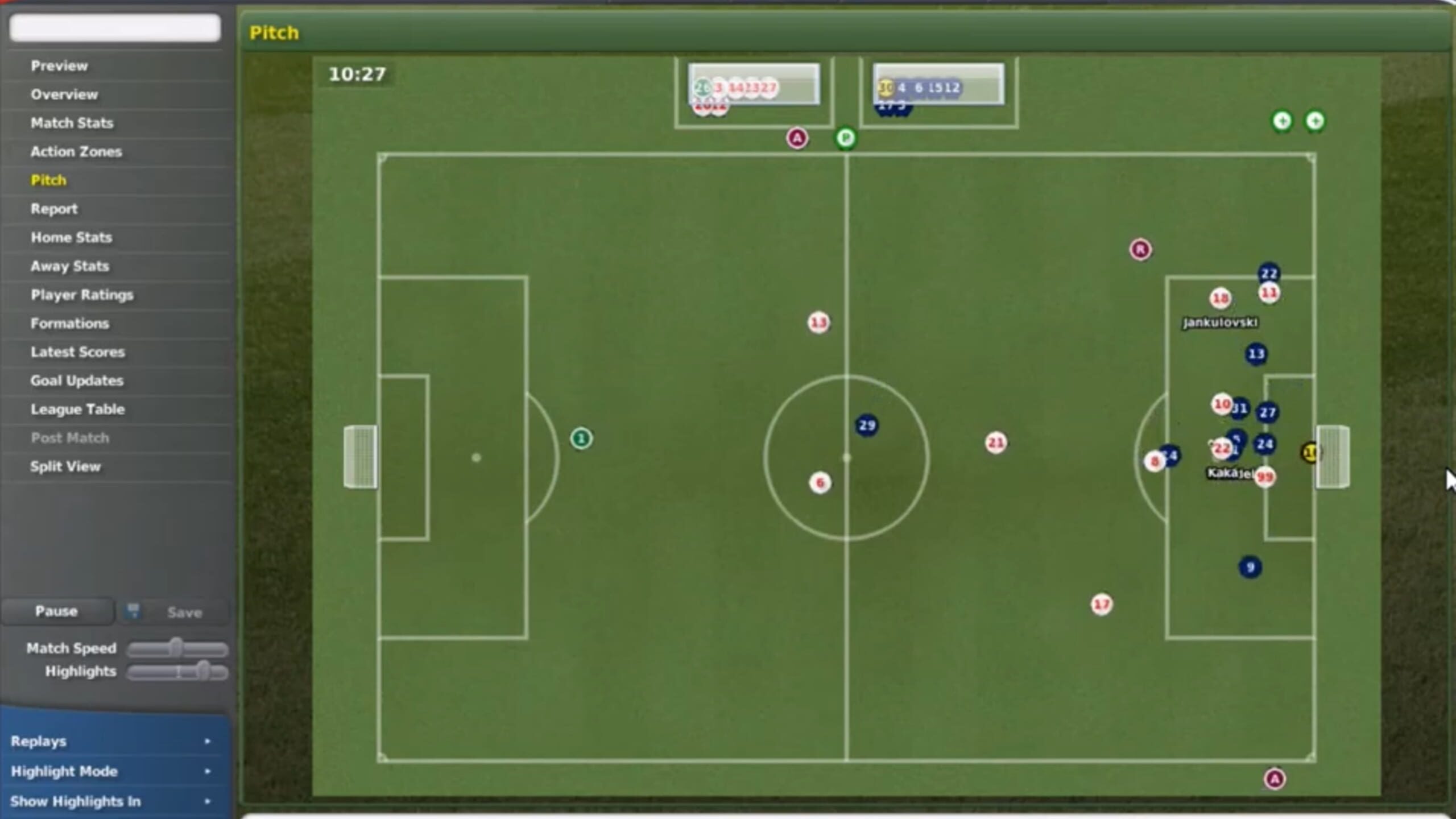This screenshot has width=1456, height=819.
Task: Select the red A assistant marker at top touchline
Action: (x=797, y=138)
